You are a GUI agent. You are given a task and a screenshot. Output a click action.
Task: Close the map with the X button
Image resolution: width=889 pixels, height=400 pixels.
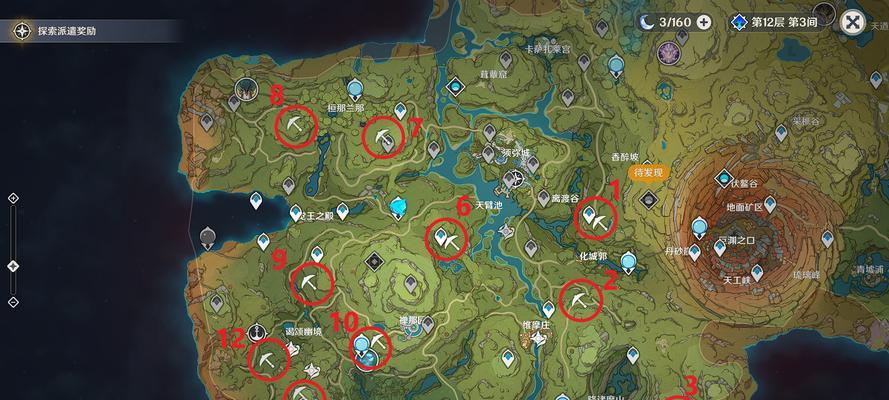click(852, 22)
